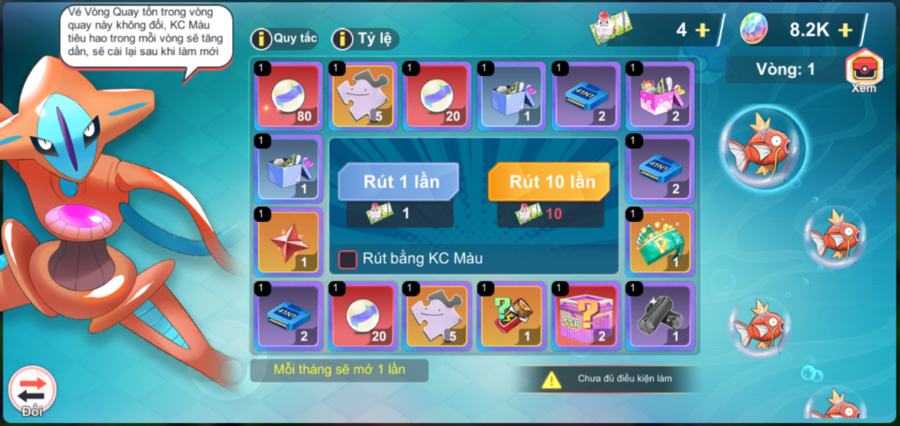Draw ten times with Rút 10 lần
Screen dimensions: 900x426
pos(552,182)
